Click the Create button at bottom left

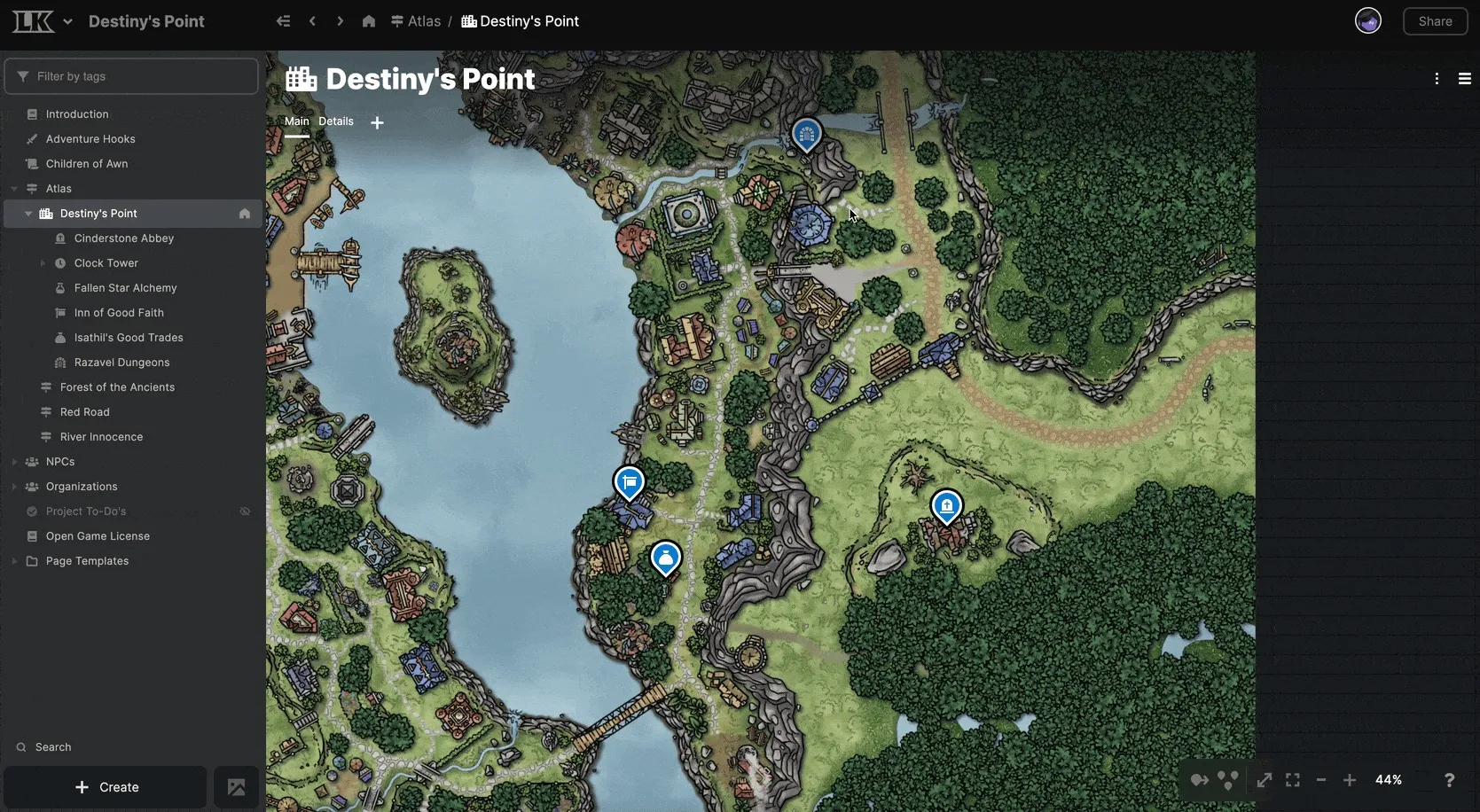pos(106,786)
